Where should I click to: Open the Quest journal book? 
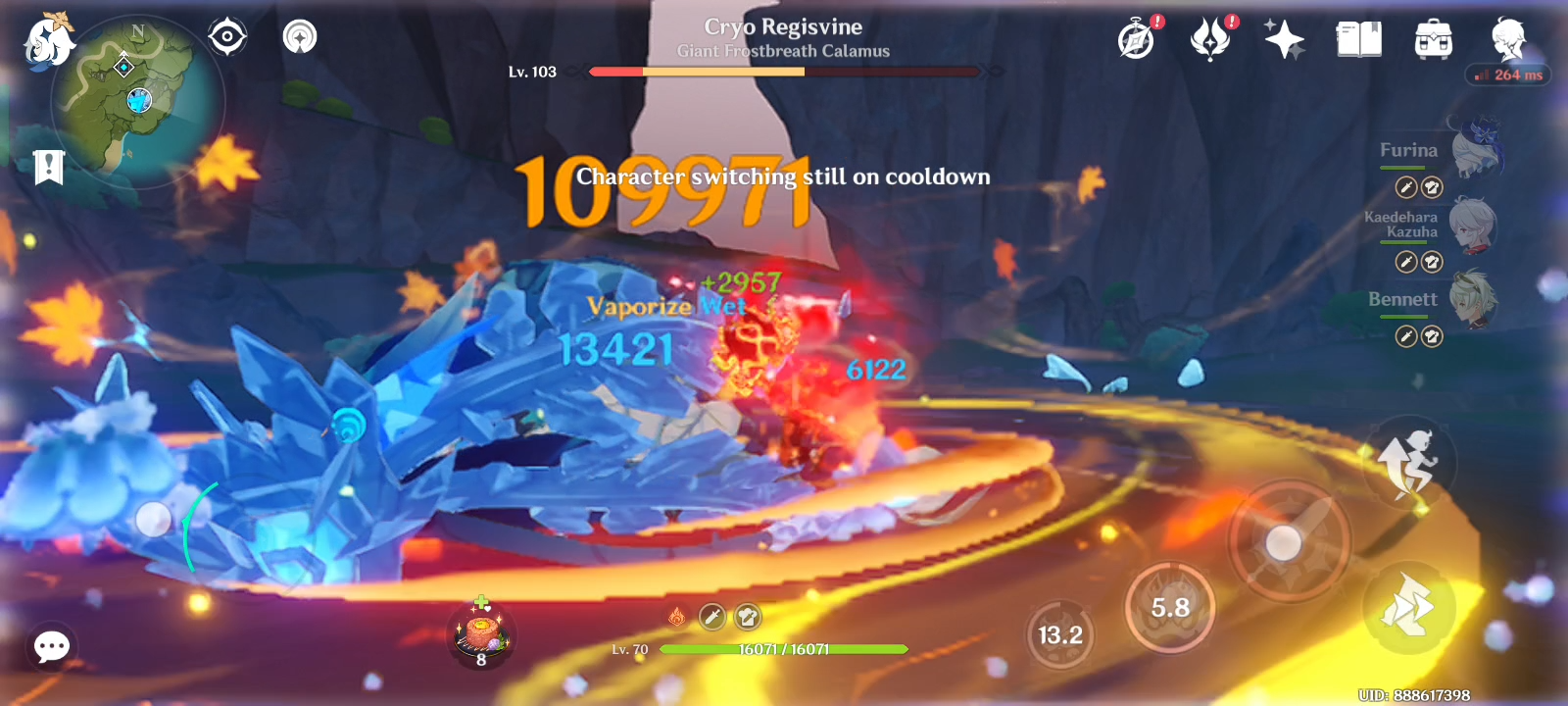click(1360, 39)
